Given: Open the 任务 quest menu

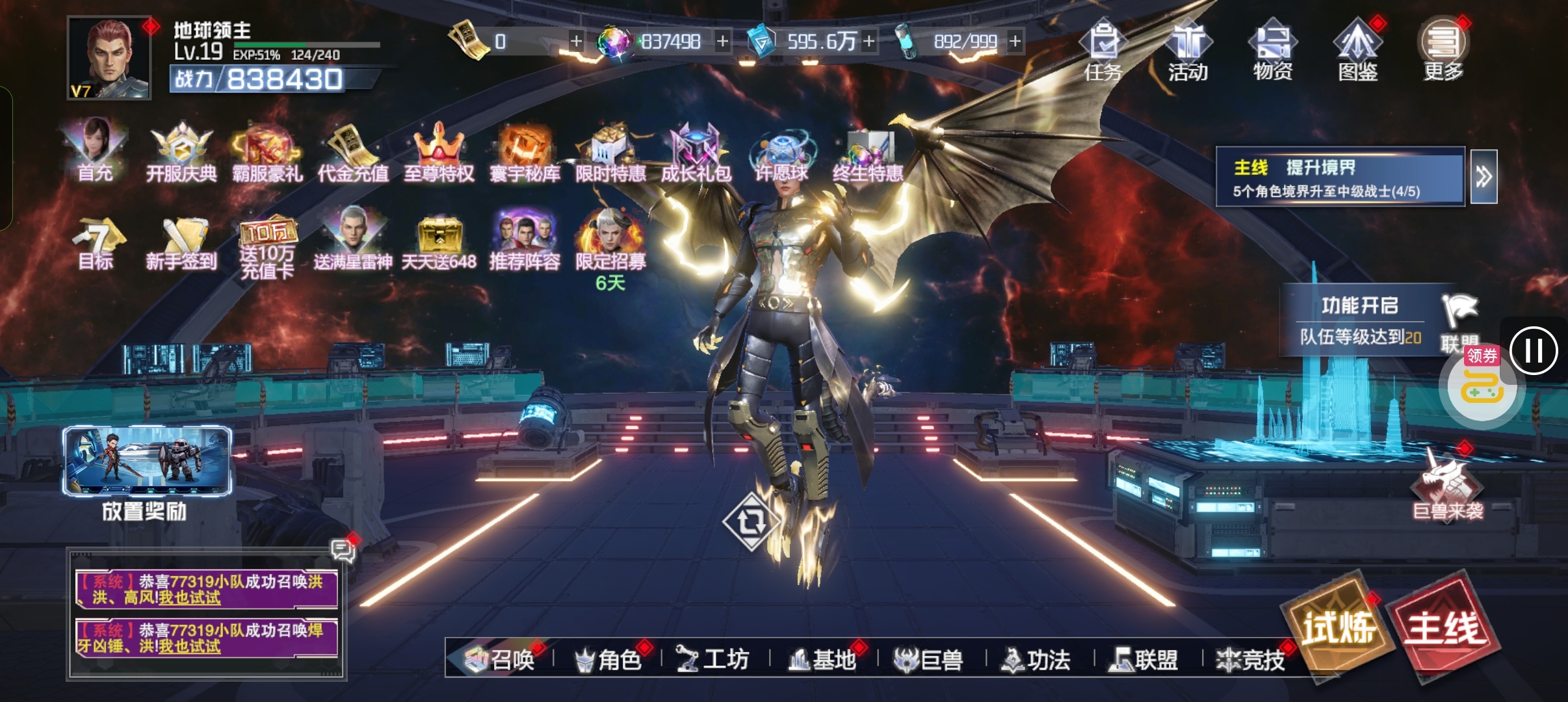Looking at the screenshot, I should click(x=1103, y=51).
